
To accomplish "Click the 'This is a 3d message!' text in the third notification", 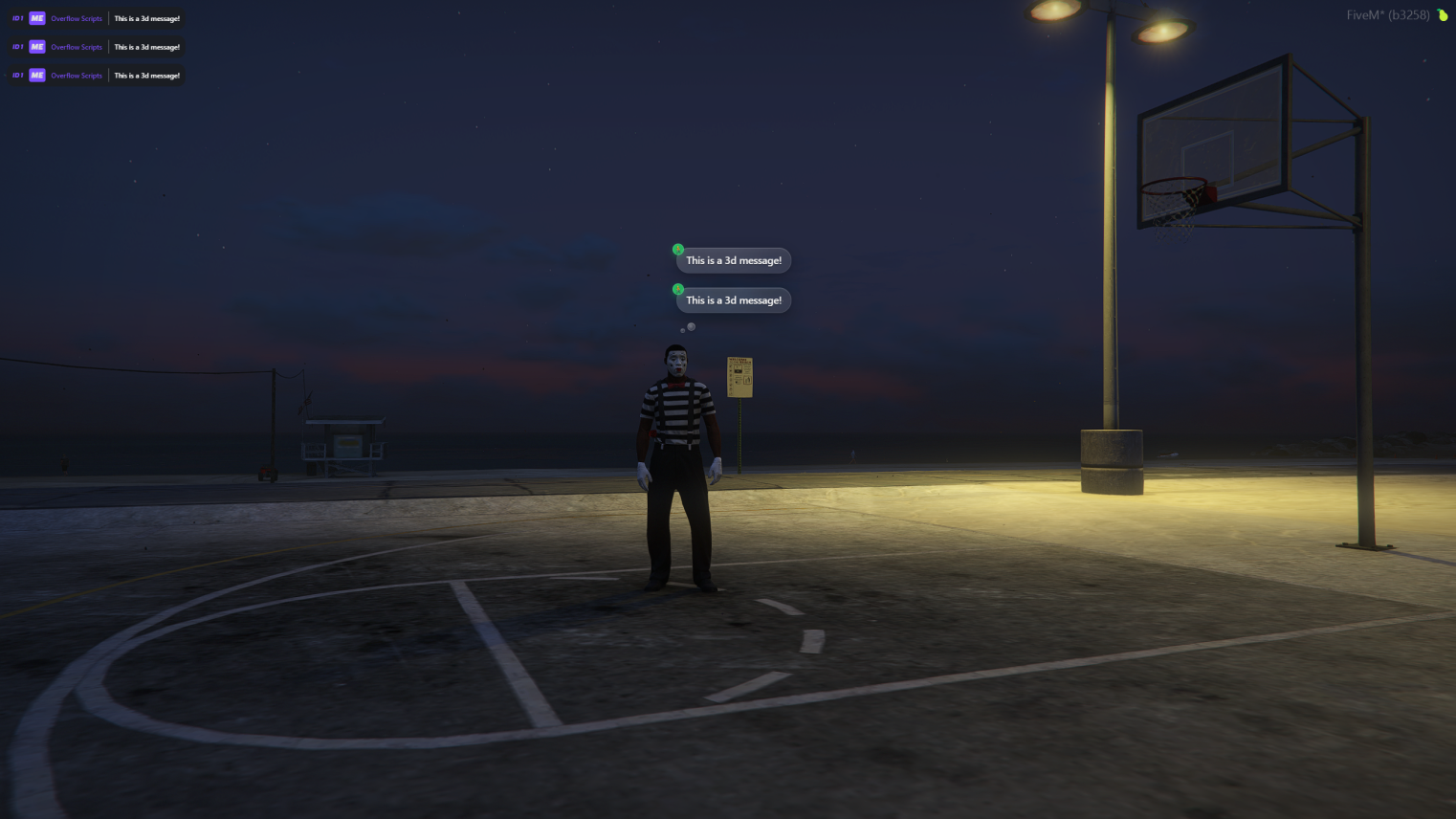I will pos(145,75).
